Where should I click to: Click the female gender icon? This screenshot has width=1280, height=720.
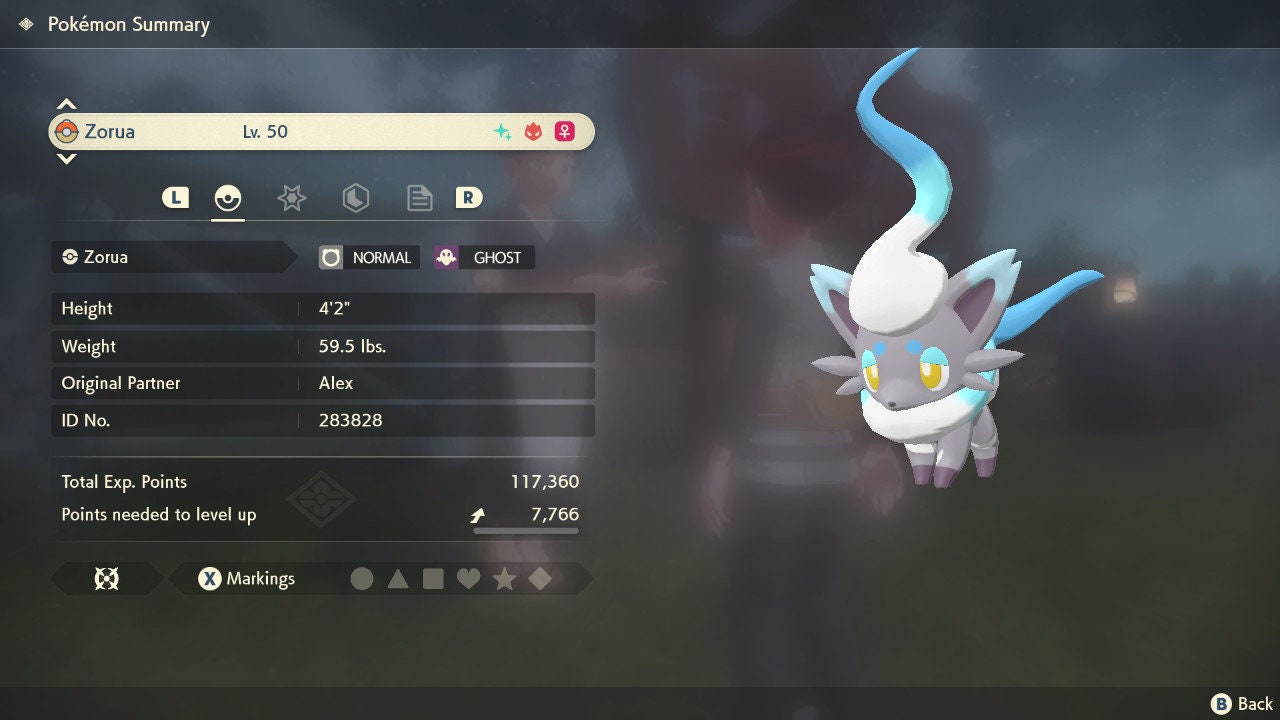[564, 131]
